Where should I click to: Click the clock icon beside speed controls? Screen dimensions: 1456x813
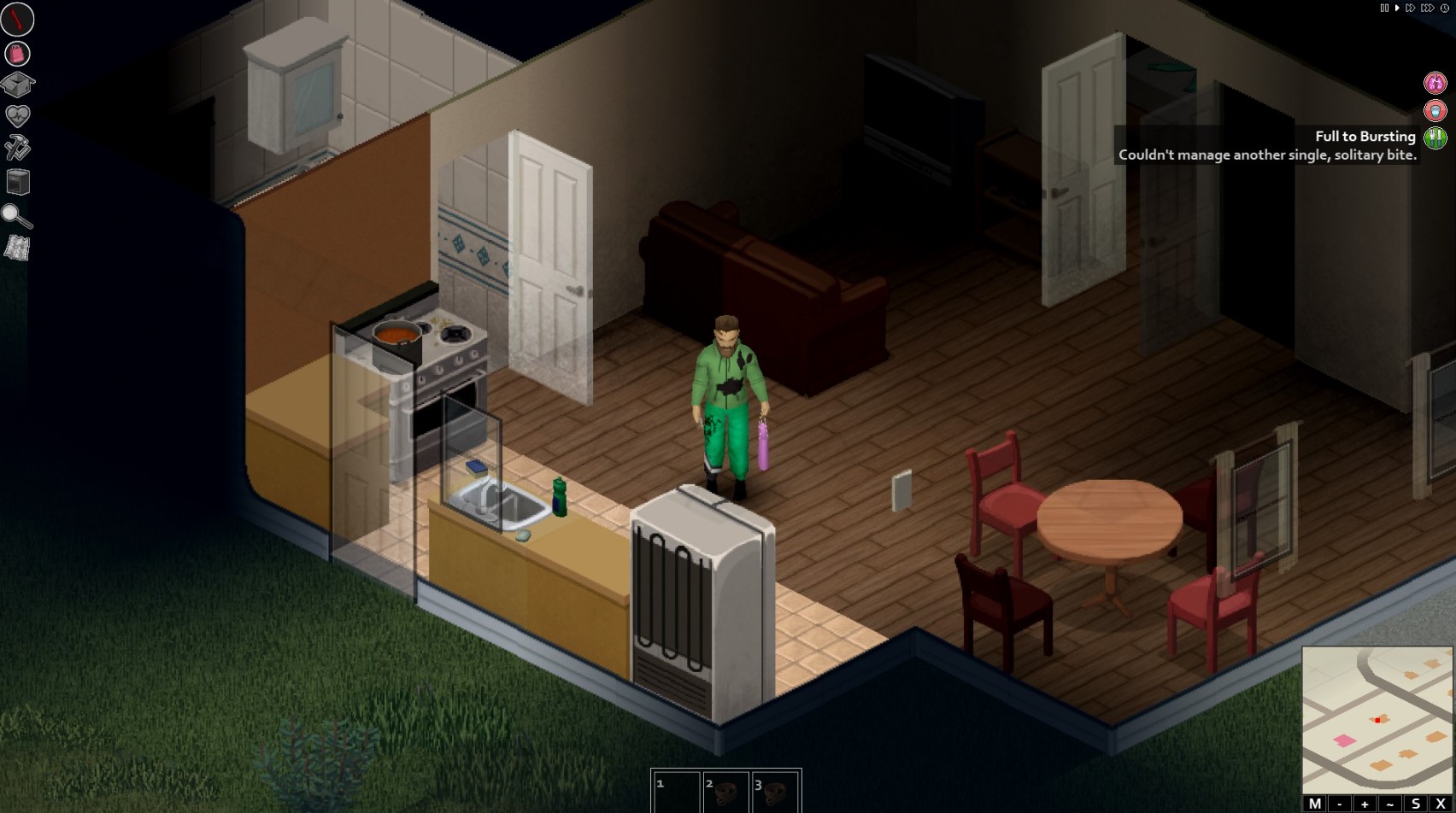coord(1444,8)
